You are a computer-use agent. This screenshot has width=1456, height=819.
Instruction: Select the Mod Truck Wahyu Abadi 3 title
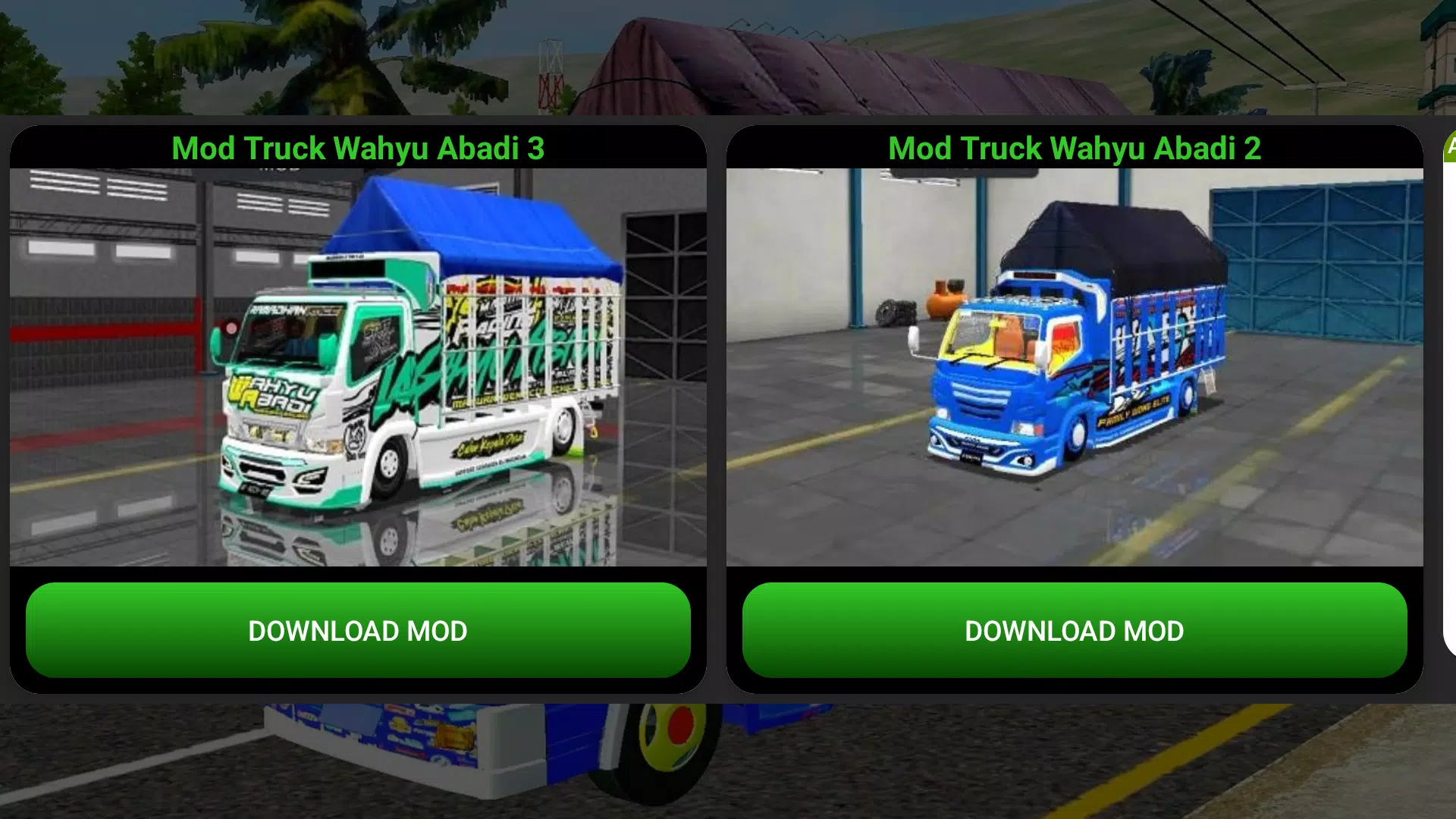[x=358, y=149]
